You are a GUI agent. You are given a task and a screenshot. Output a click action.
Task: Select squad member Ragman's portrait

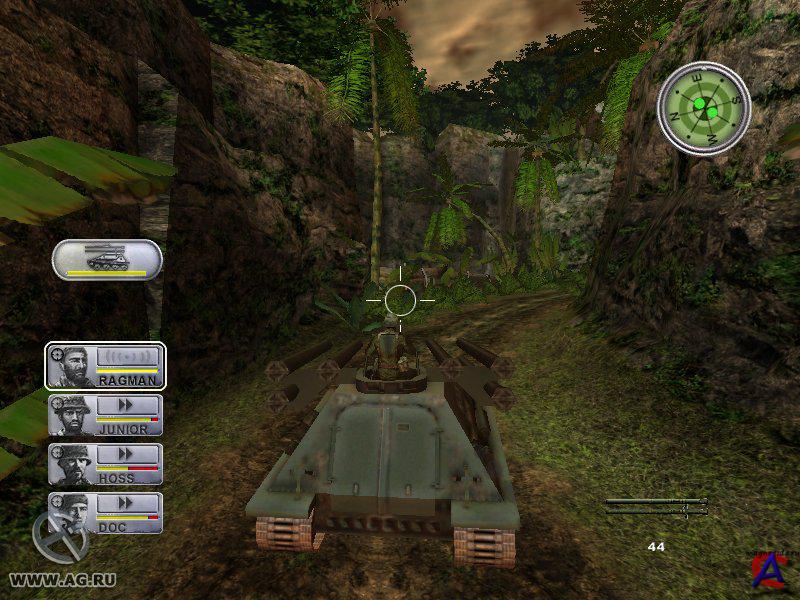pos(72,366)
